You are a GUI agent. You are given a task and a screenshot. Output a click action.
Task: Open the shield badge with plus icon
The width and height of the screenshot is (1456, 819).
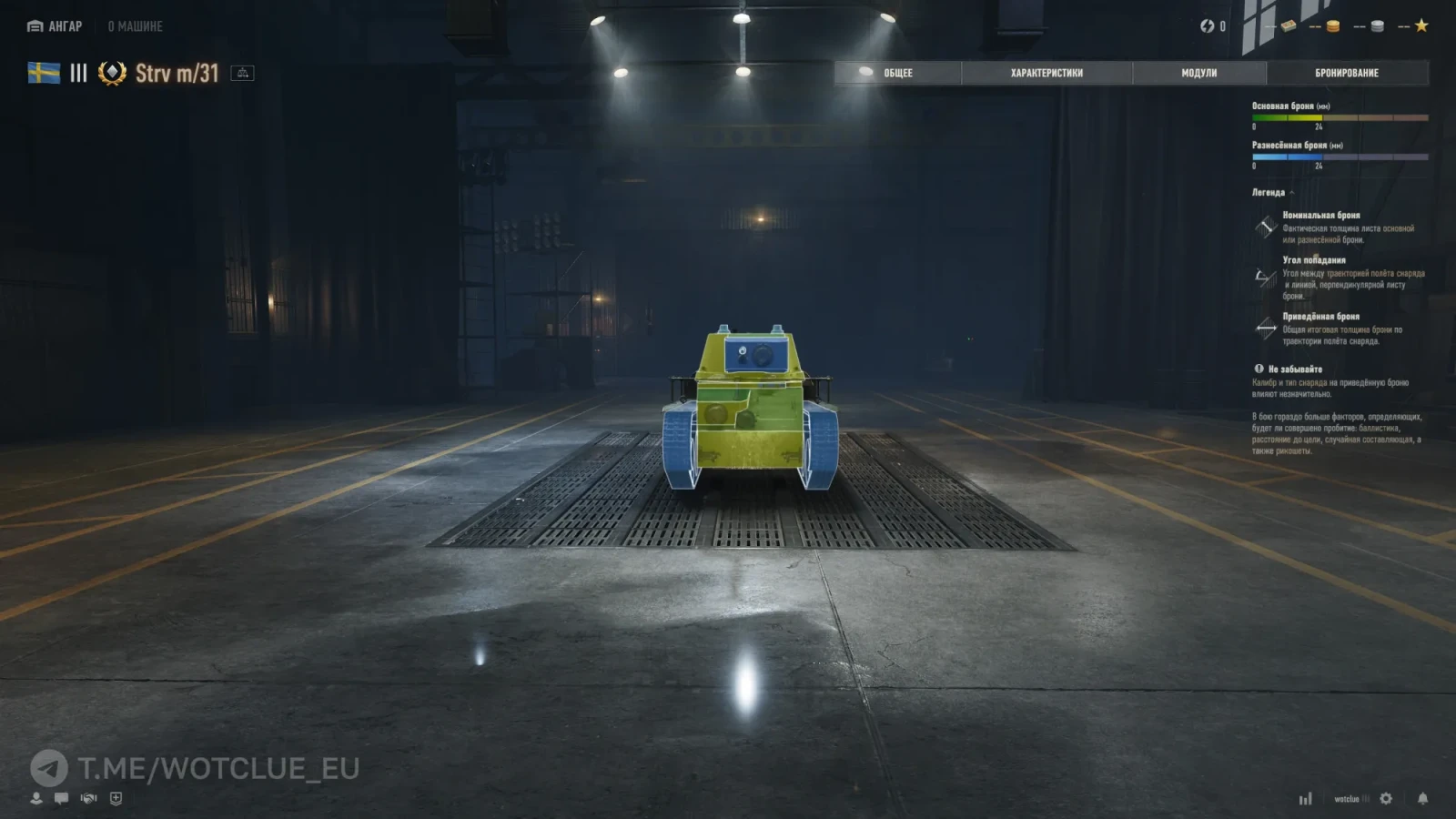[116, 798]
